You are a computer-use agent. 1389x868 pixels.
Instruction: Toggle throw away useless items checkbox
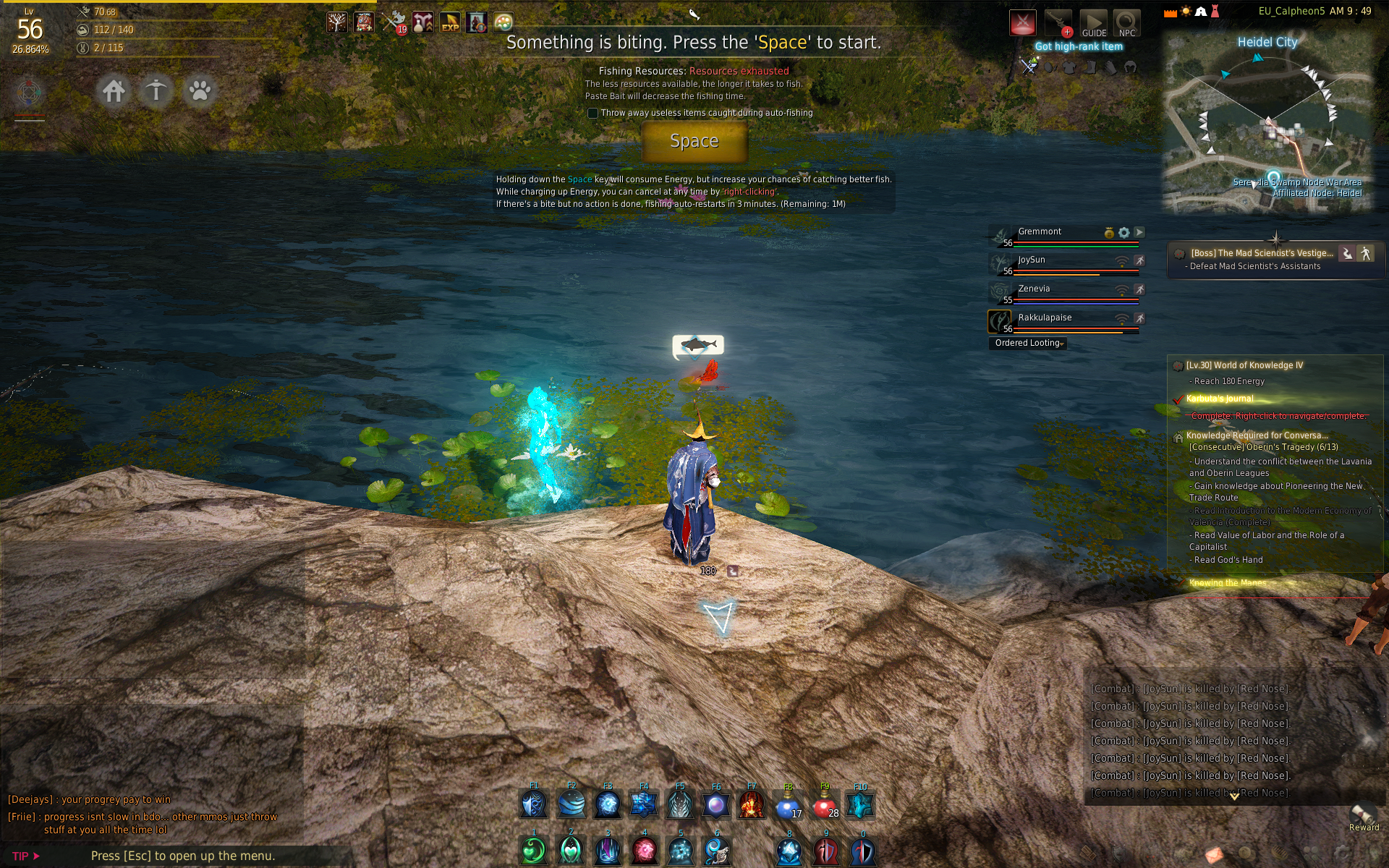click(593, 113)
